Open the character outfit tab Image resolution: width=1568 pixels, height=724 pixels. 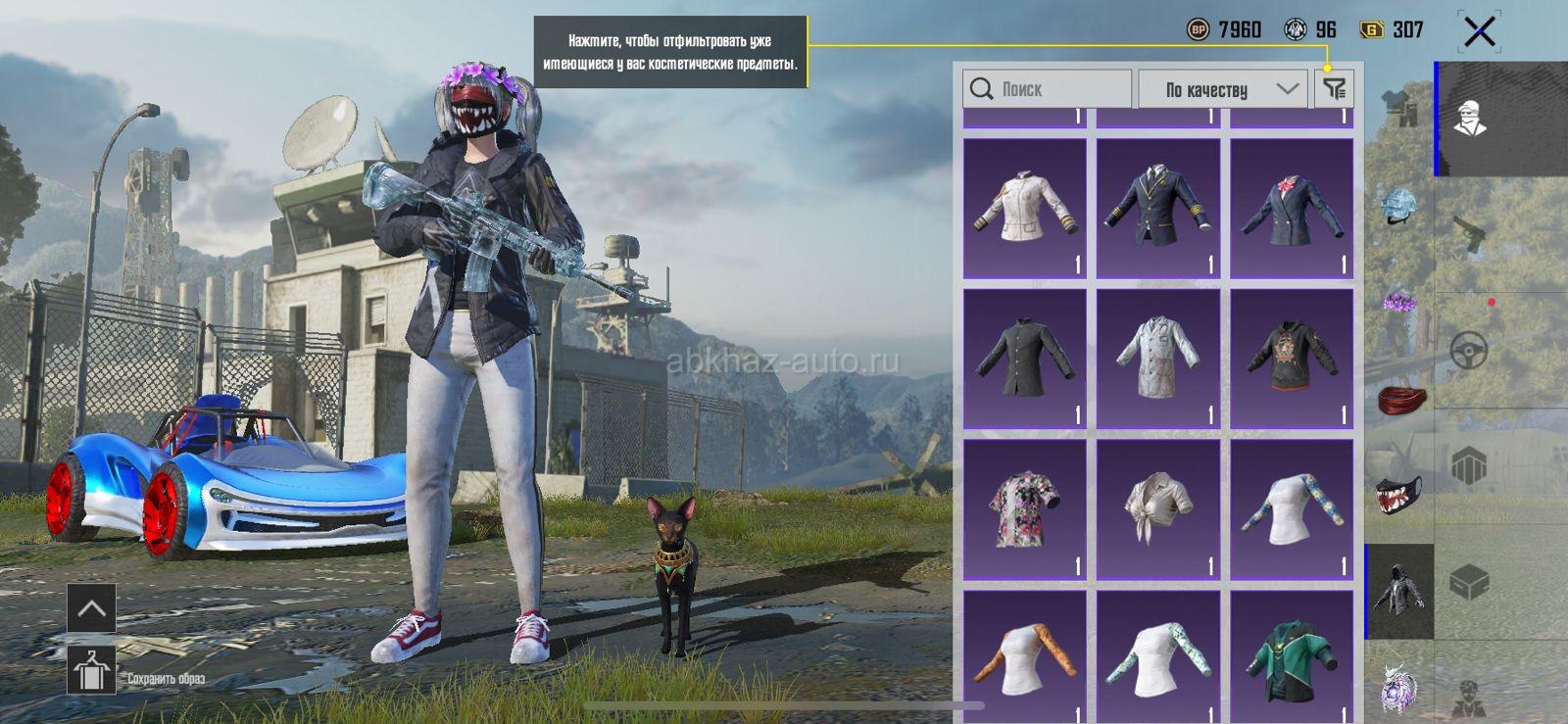1470,120
